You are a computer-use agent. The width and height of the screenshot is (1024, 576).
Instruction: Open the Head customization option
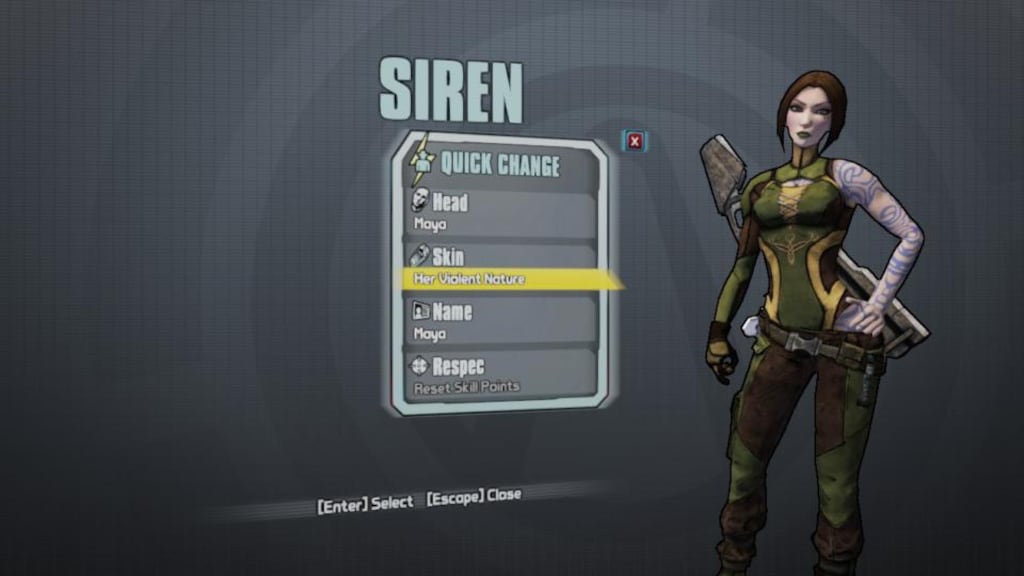(x=500, y=212)
